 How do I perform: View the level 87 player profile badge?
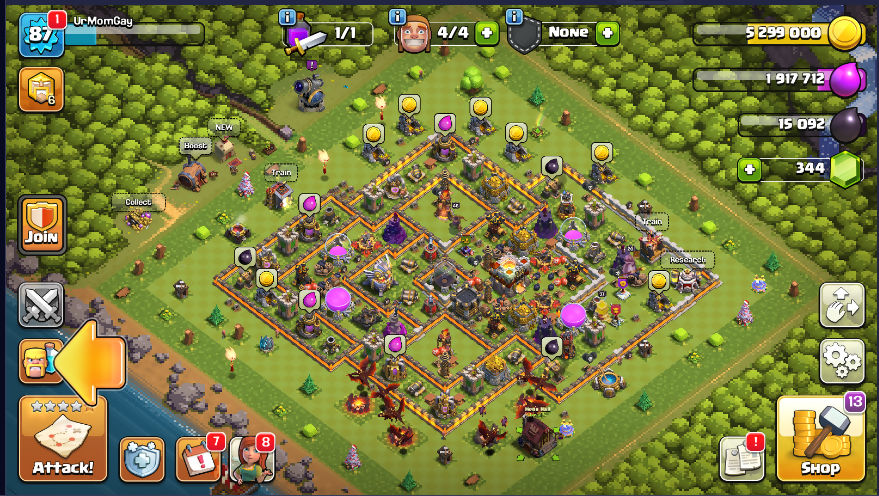pyautogui.click(x=41, y=36)
